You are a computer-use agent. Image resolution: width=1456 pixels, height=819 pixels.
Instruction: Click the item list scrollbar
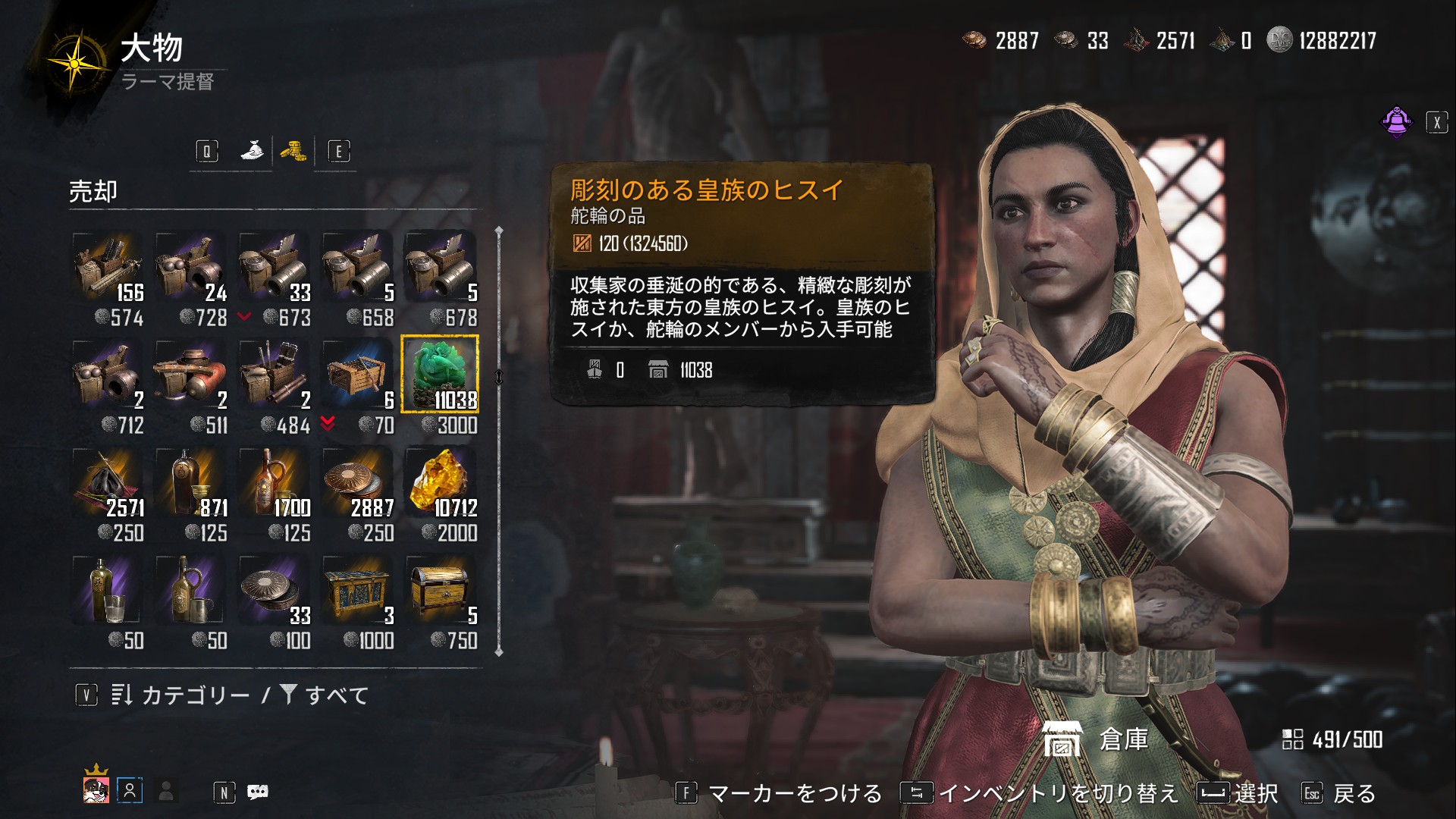tap(498, 440)
